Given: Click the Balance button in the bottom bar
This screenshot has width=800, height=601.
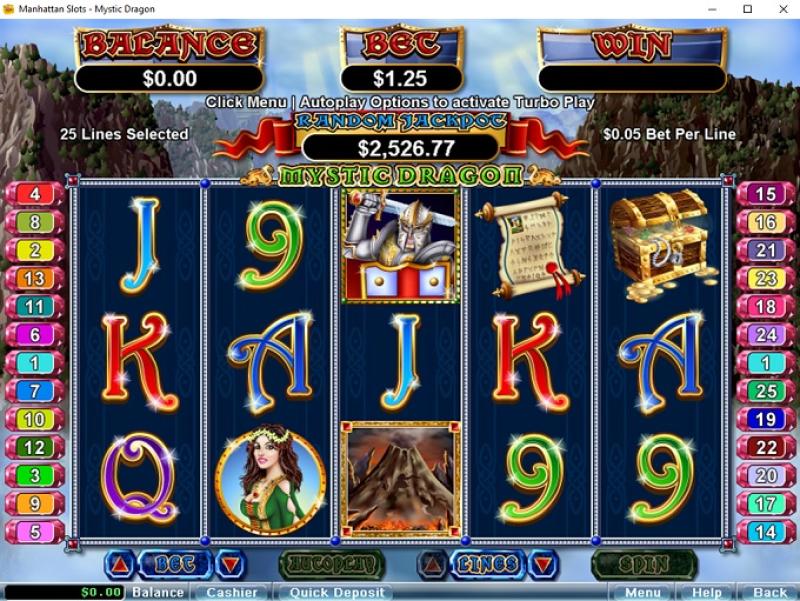Looking at the screenshot, I should coord(158,592).
